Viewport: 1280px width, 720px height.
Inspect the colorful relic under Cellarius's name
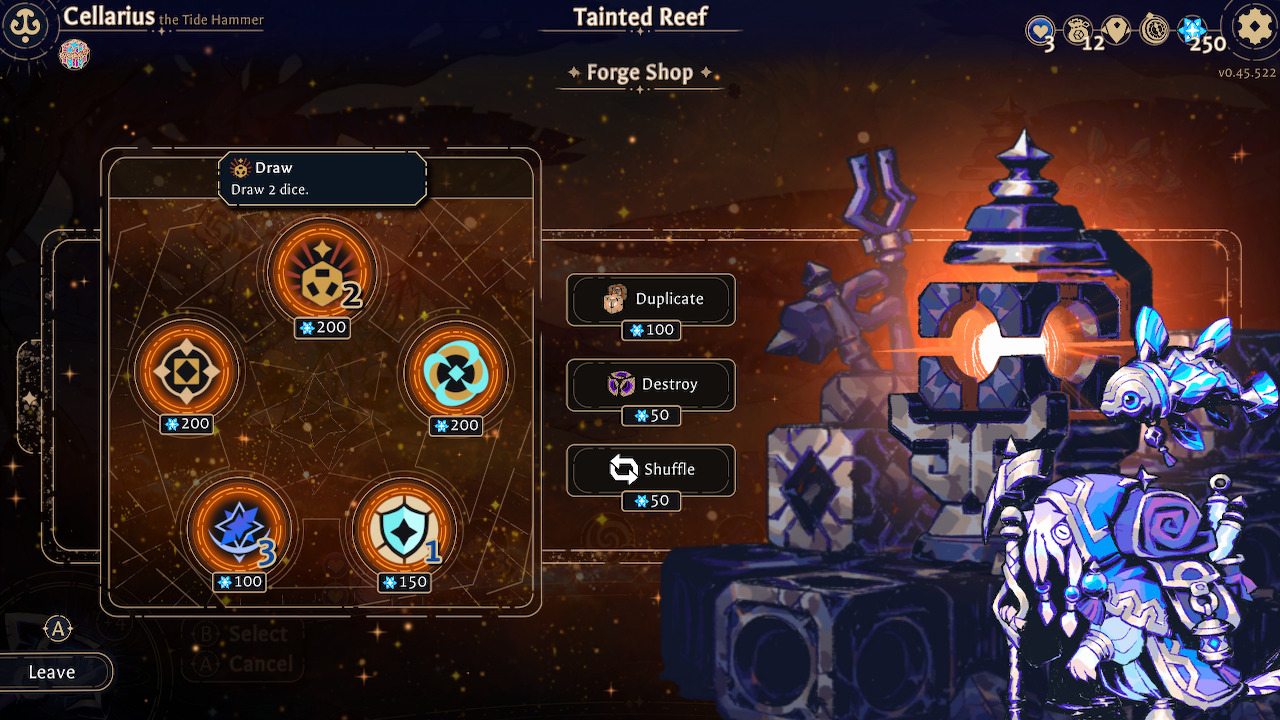pyautogui.click(x=74, y=53)
